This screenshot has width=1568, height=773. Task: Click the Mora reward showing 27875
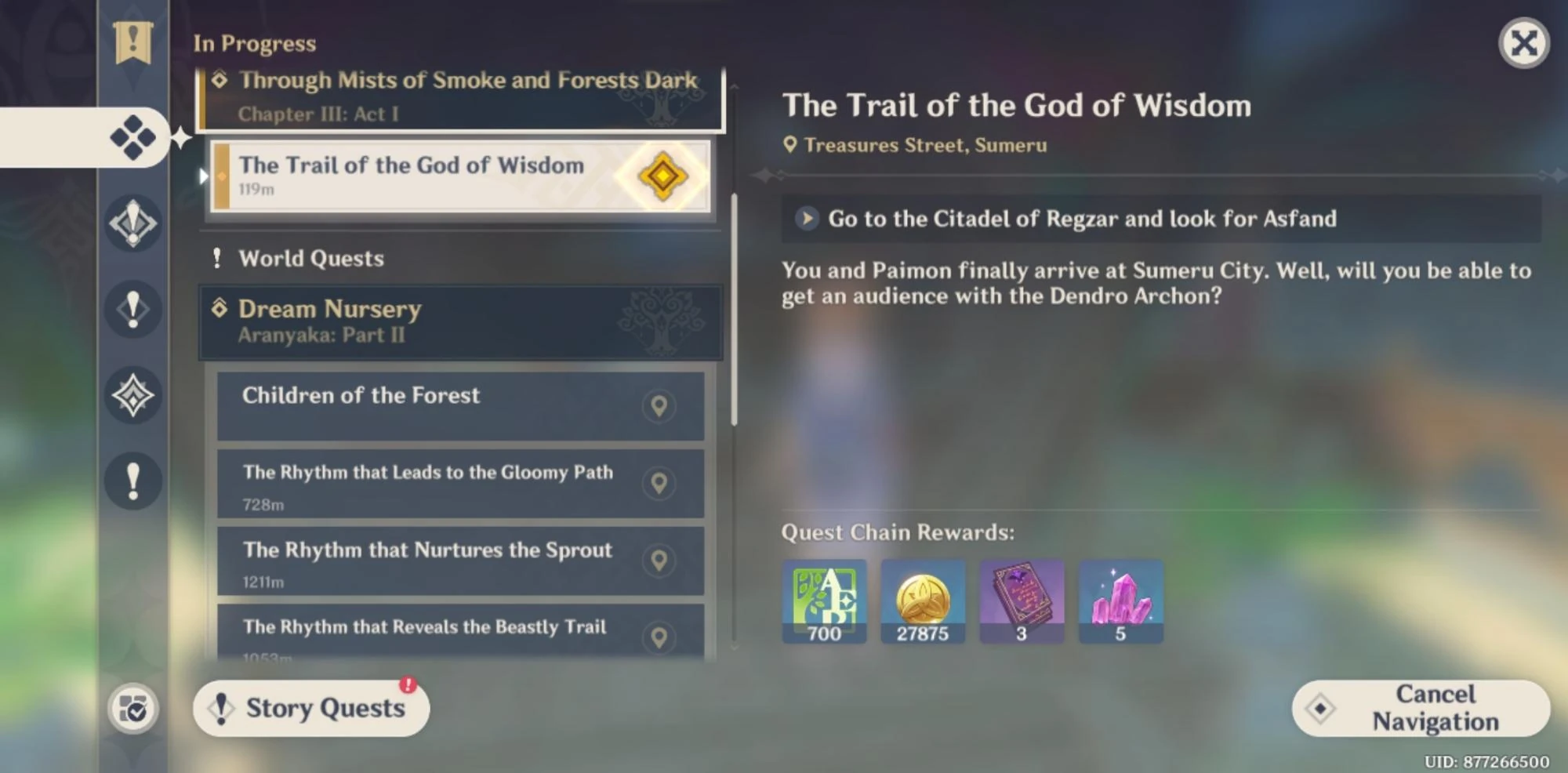[923, 601]
